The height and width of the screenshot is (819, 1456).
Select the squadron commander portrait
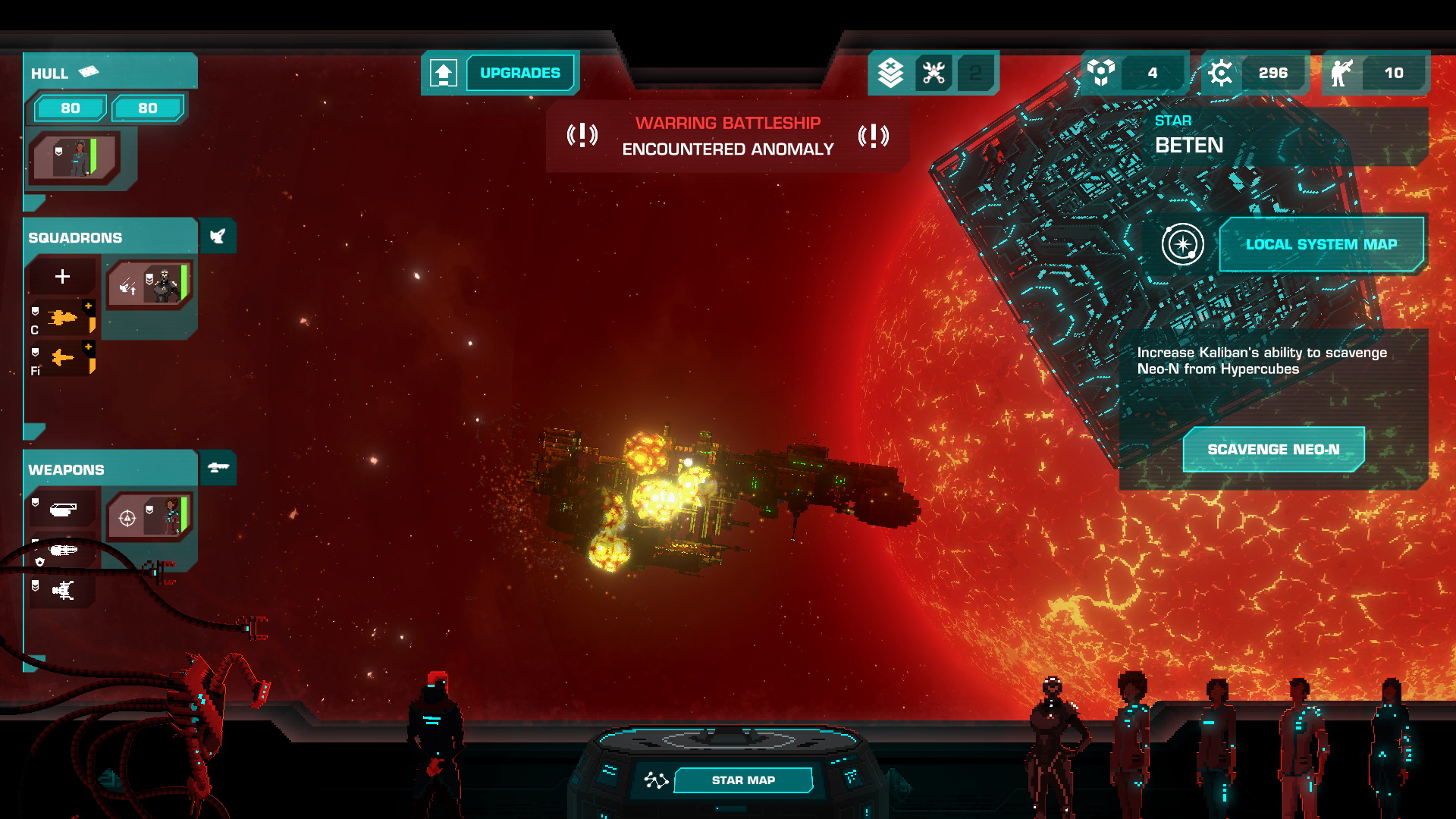point(150,285)
